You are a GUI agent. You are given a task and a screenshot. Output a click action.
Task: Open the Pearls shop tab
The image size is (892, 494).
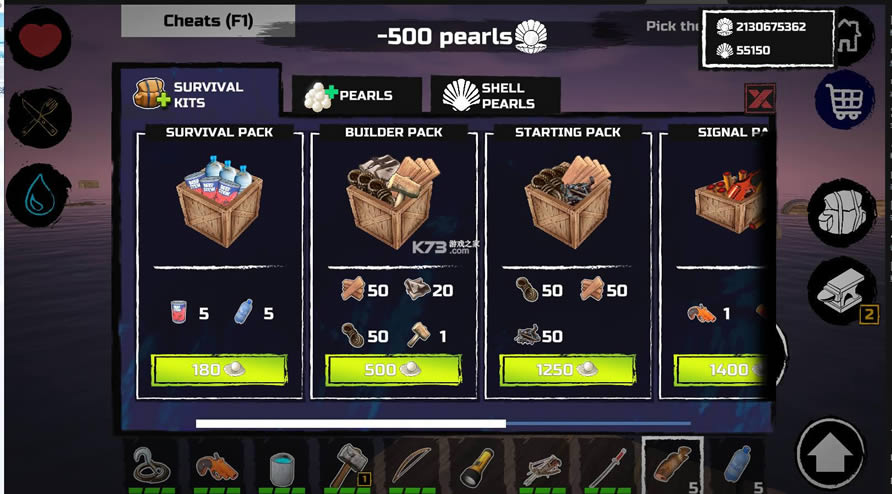click(x=355, y=96)
